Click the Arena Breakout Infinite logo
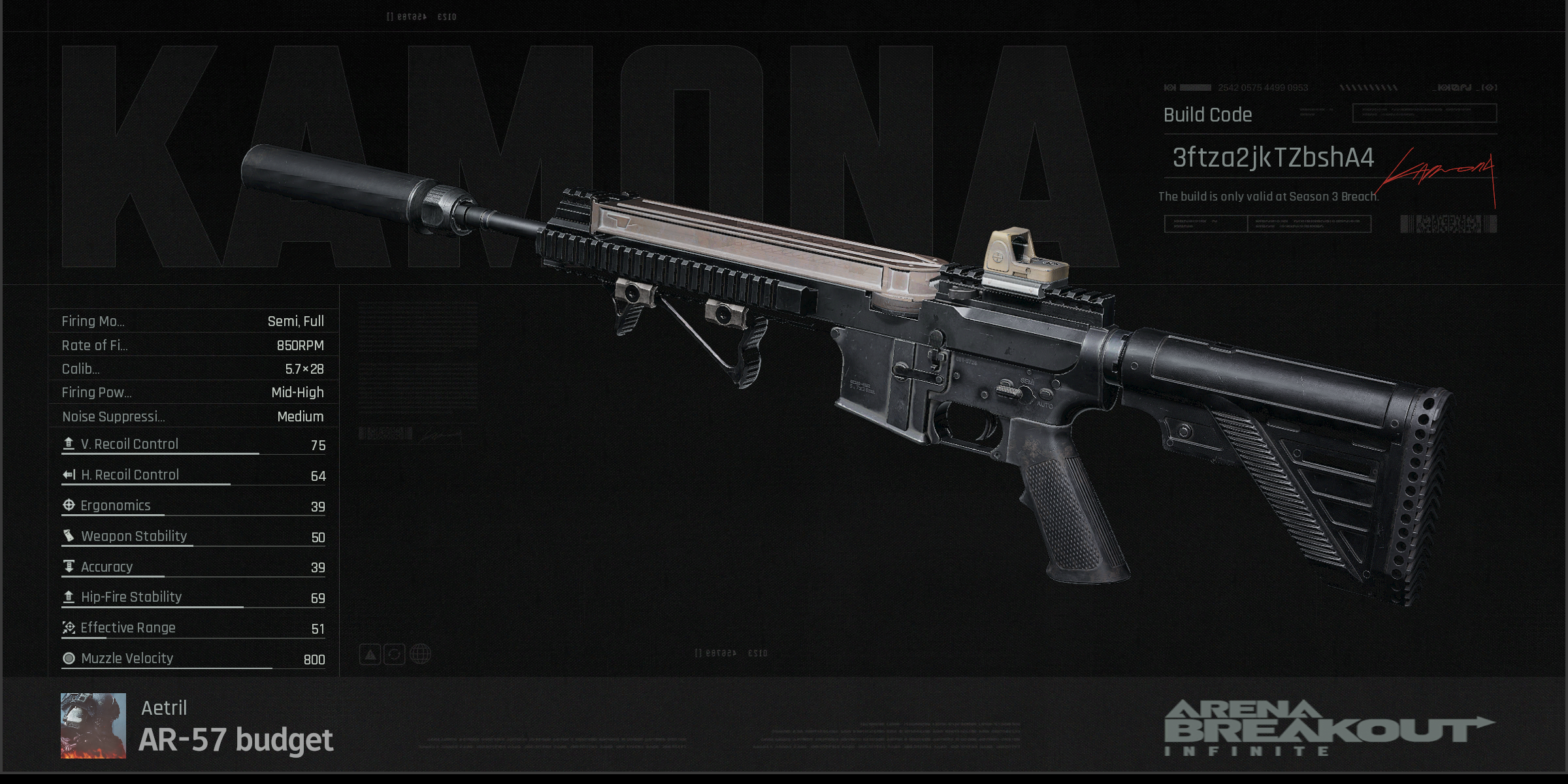1568x784 pixels. tap(1328, 728)
